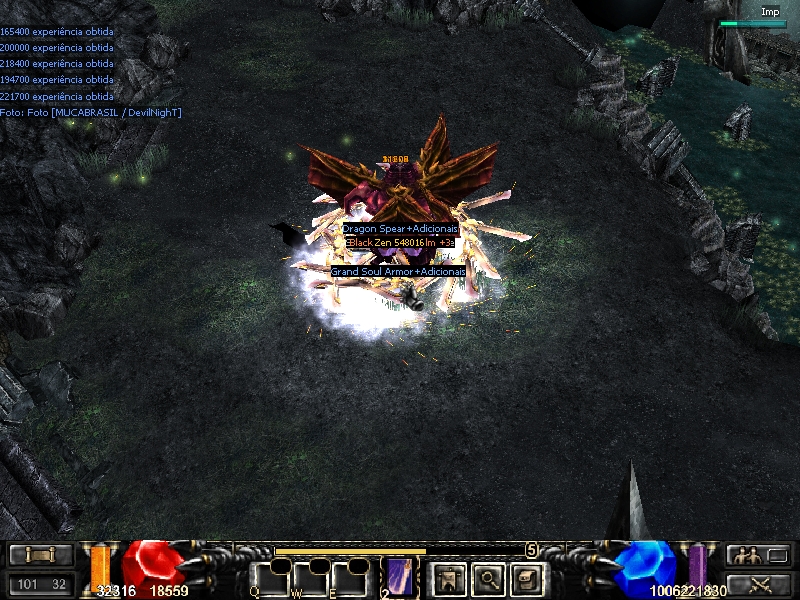Open the inventory chest button
This screenshot has width=800, height=600.
click(x=527, y=577)
